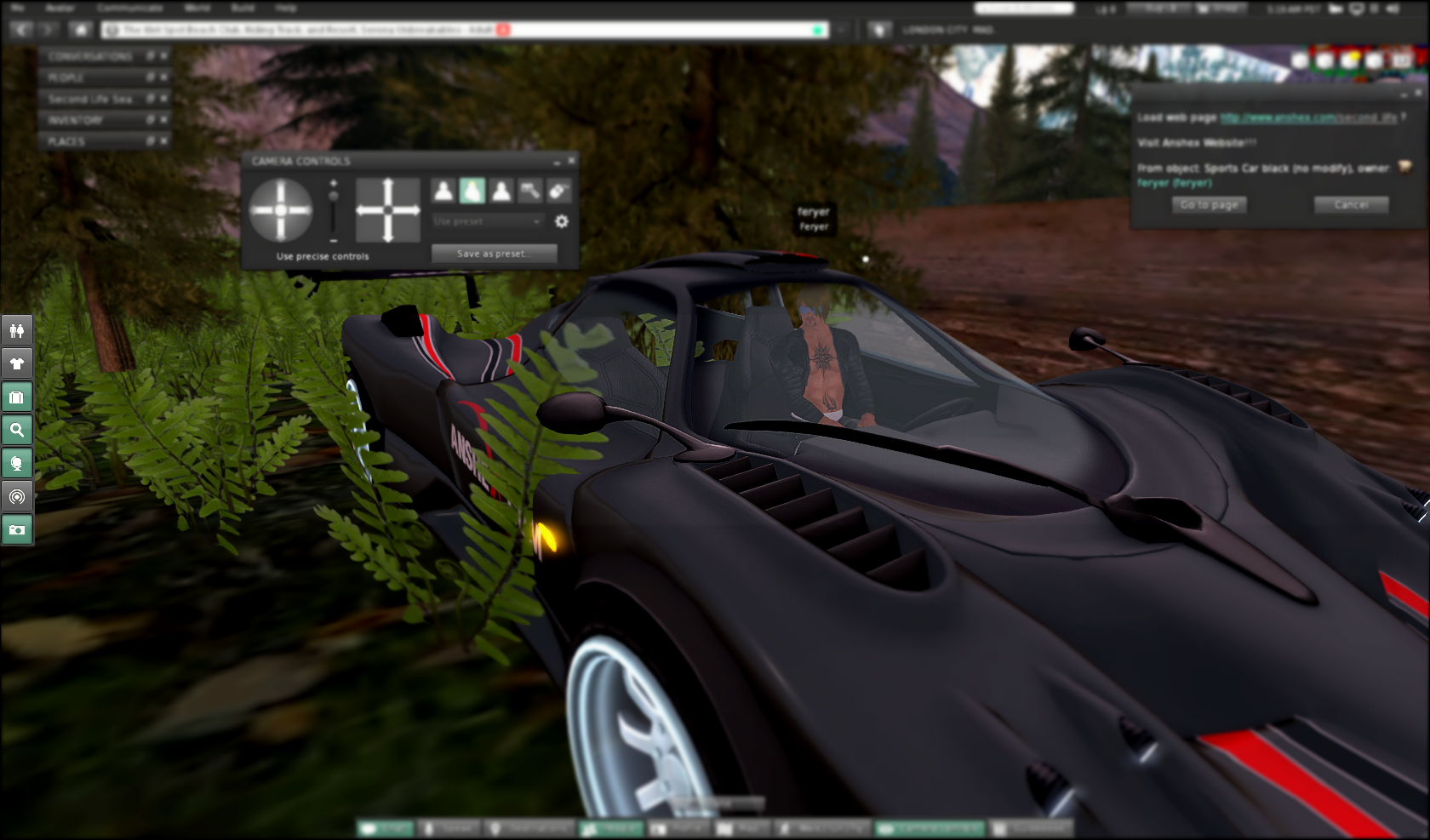
Task: Click Use precise controls
Action: pyautogui.click(x=323, y=256)
